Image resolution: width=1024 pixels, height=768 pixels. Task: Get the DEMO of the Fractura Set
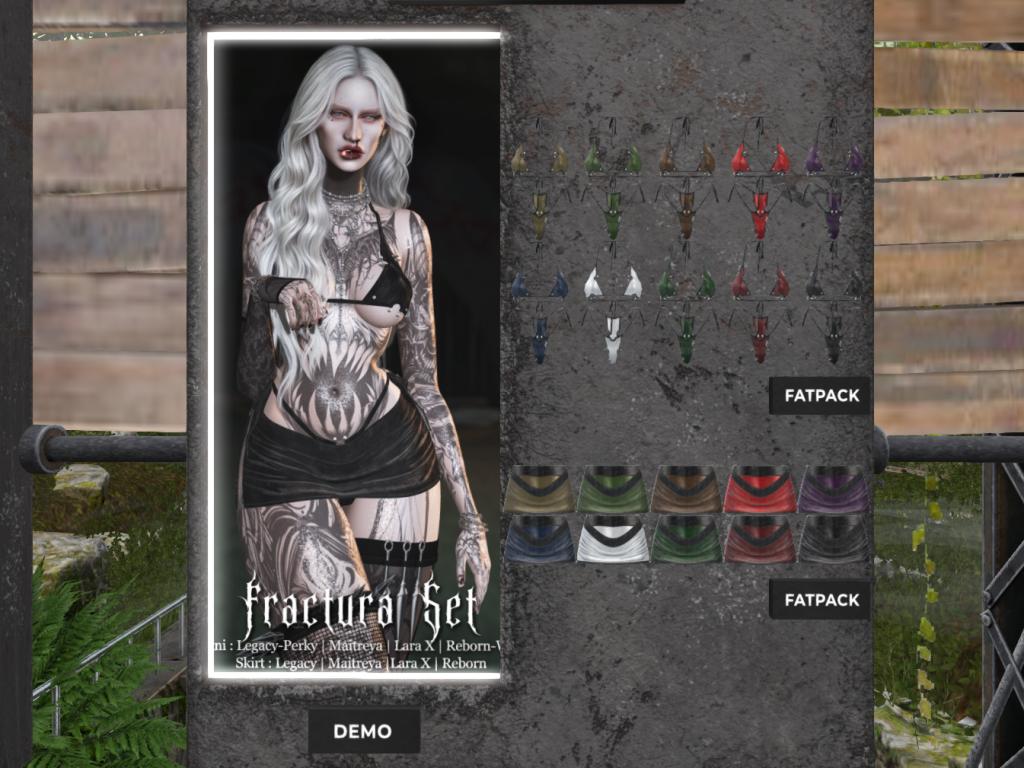point(363,731)
